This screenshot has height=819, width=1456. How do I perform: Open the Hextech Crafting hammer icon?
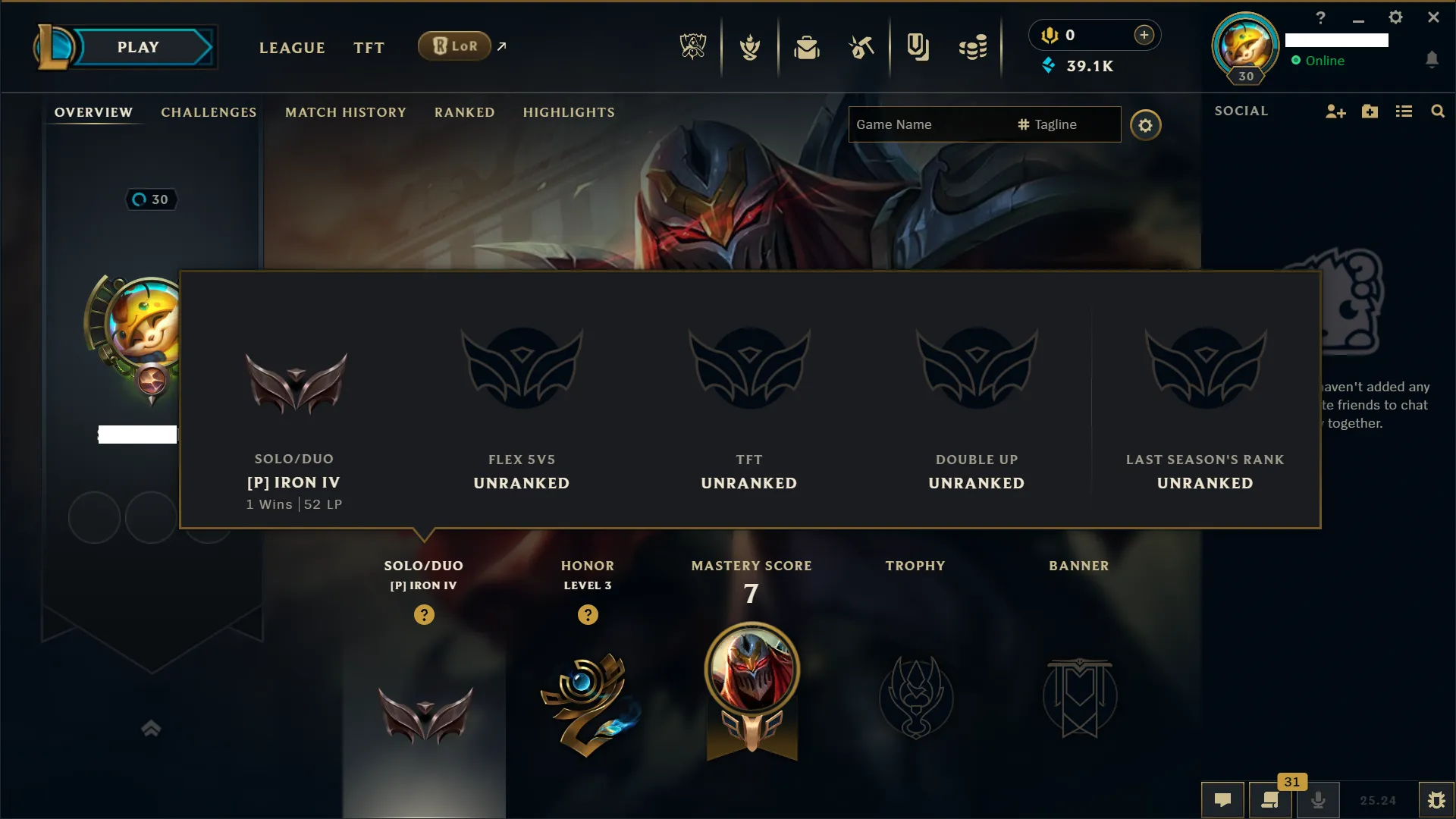click(861, 47)
